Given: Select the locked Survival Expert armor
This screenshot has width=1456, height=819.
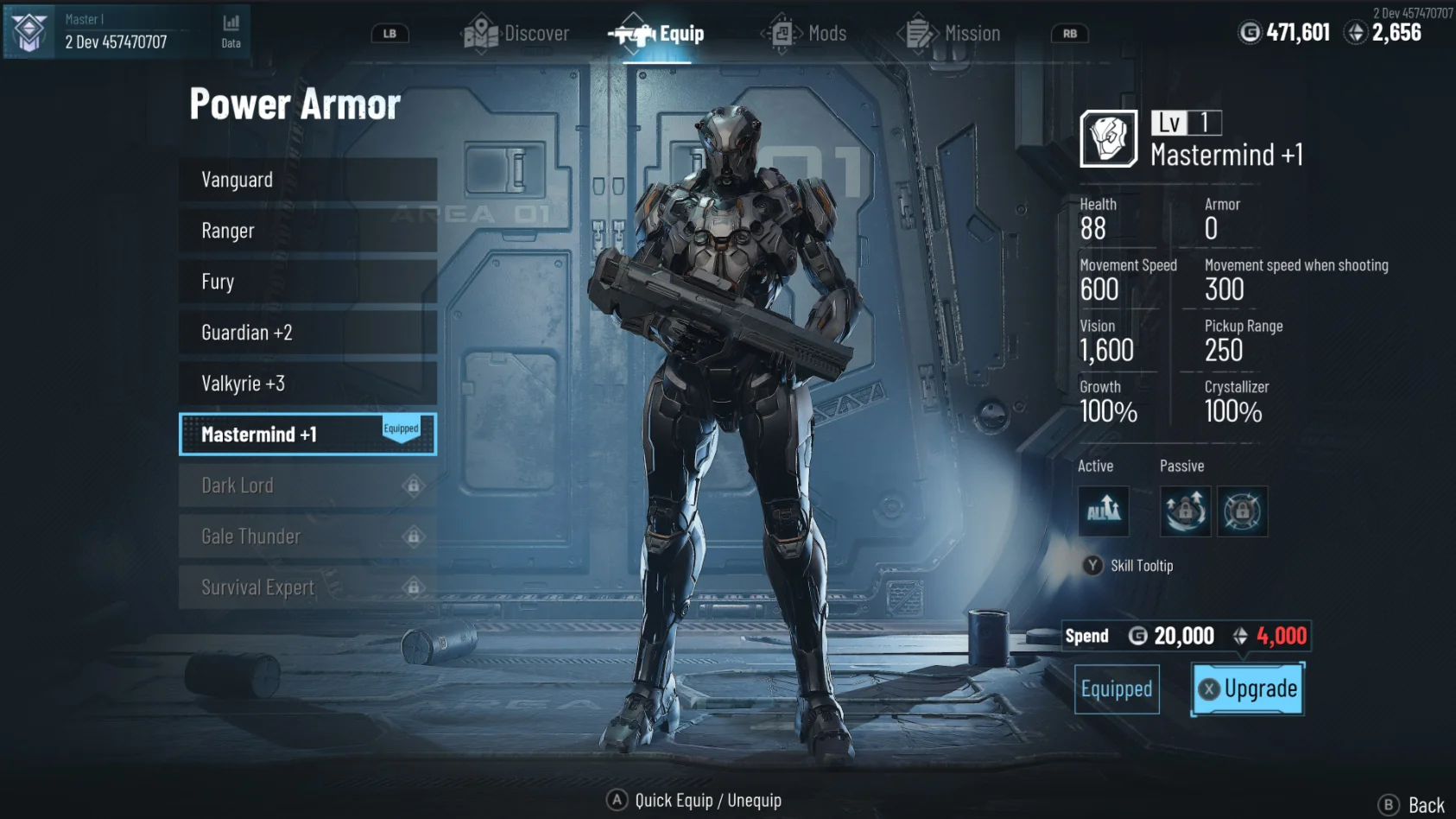Looking at the screenshot, I should point(307,587).
